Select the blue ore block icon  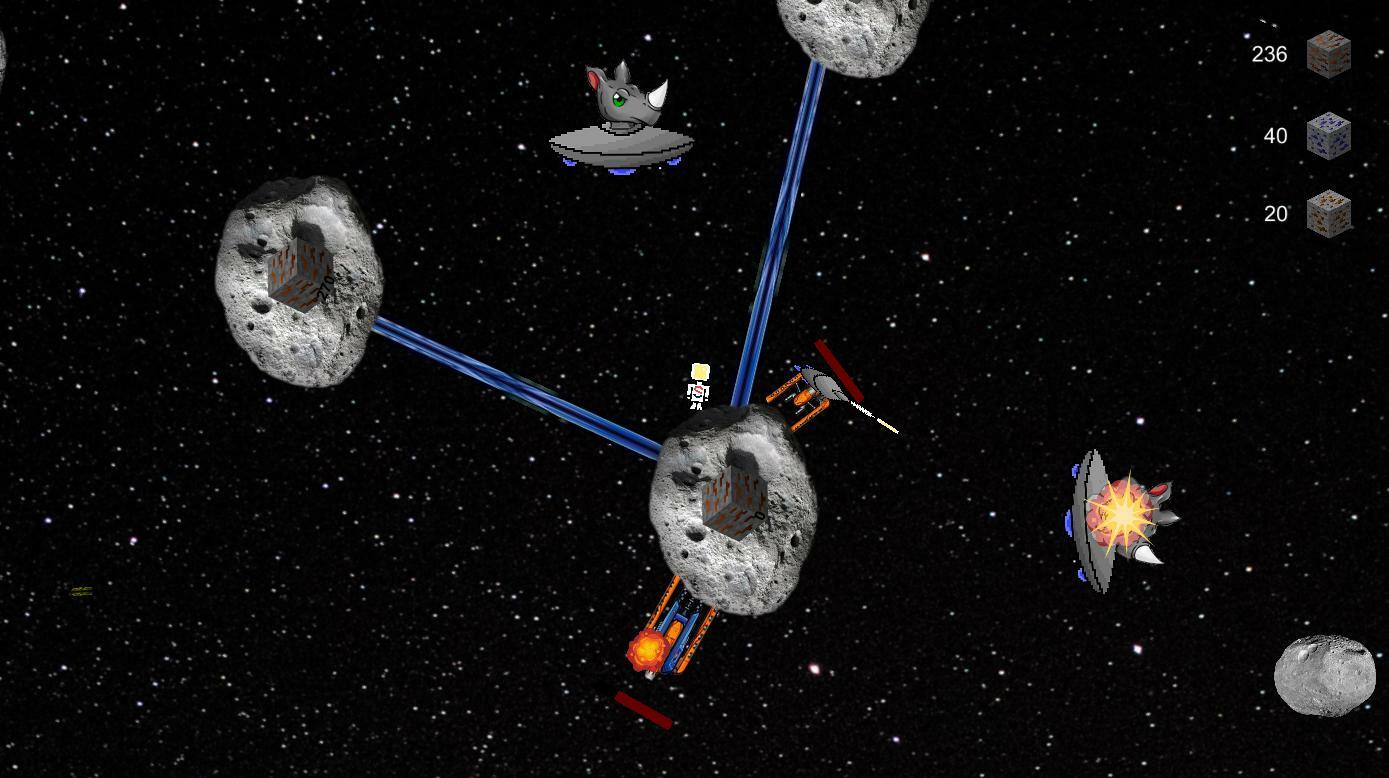pyautogui.click(x=1328, y=136)
